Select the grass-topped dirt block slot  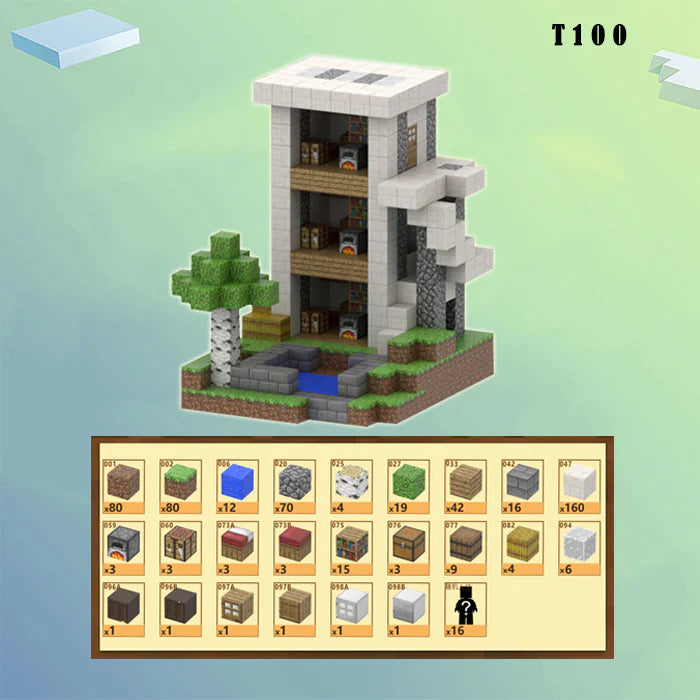pyautogui.click(x=179, y=484)
